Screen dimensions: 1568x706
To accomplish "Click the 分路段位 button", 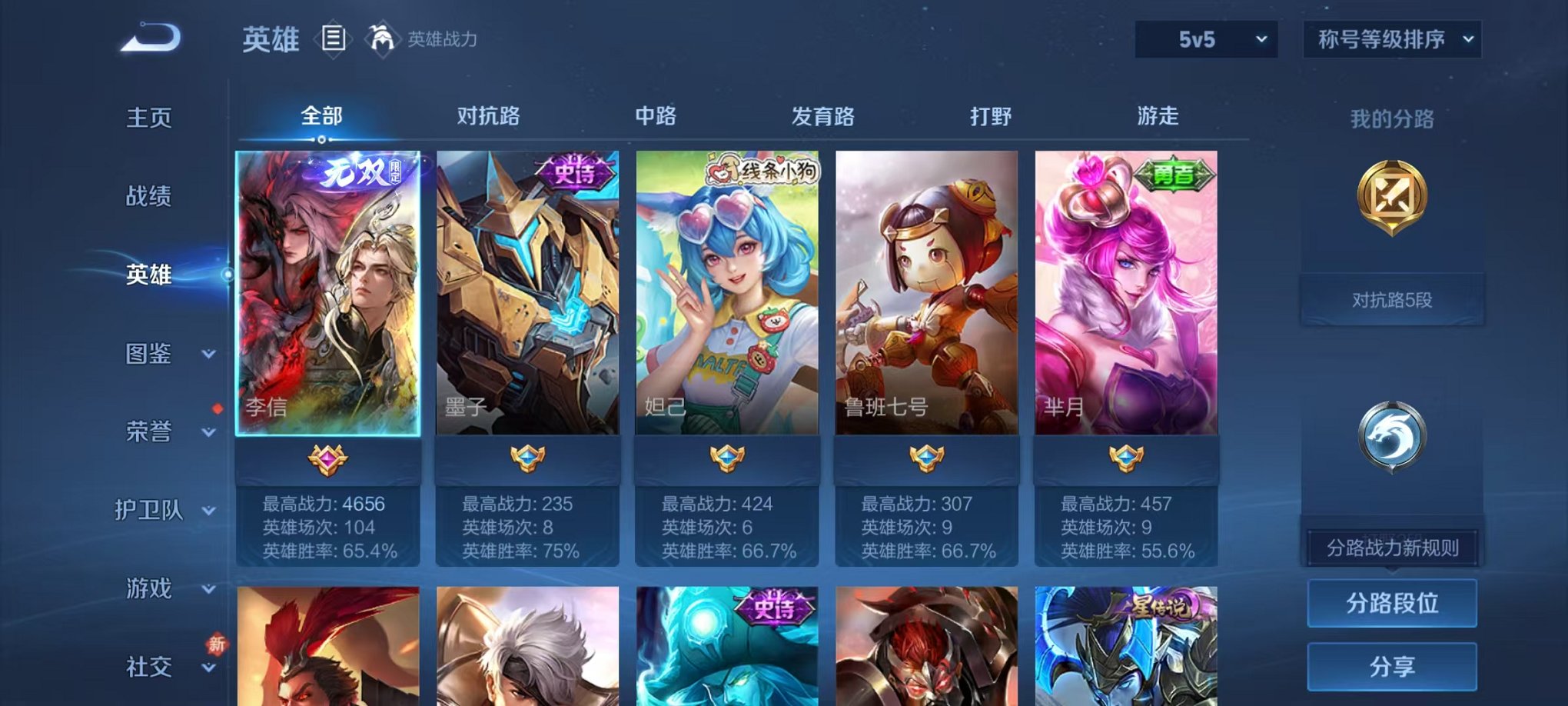I will (x=1392, y=603).
